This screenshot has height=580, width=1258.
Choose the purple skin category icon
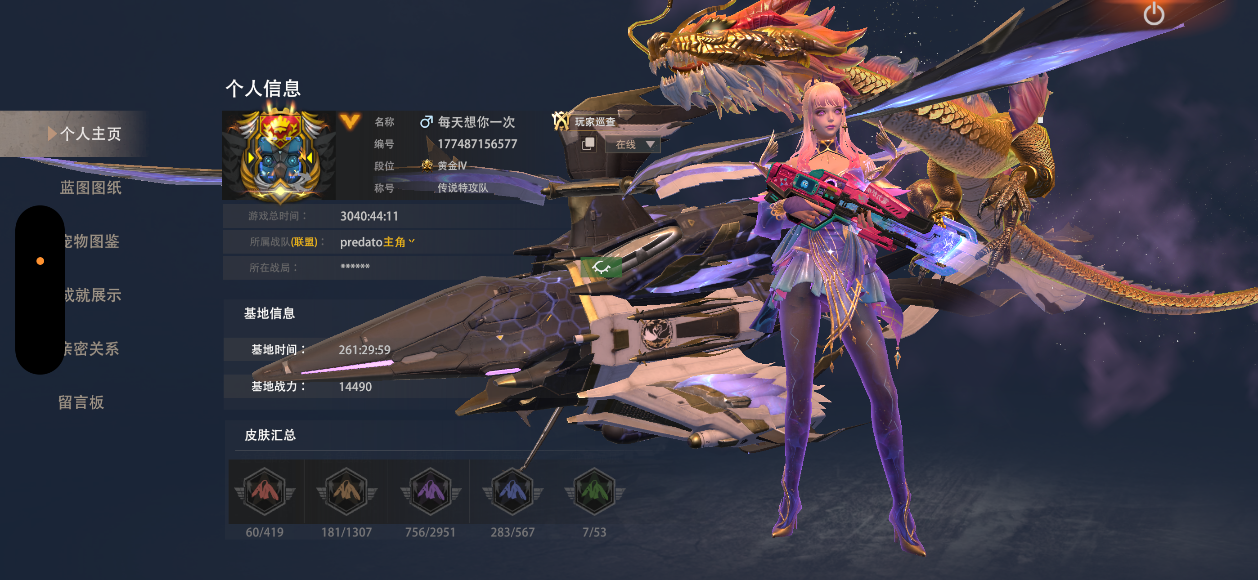click(430, 491)
